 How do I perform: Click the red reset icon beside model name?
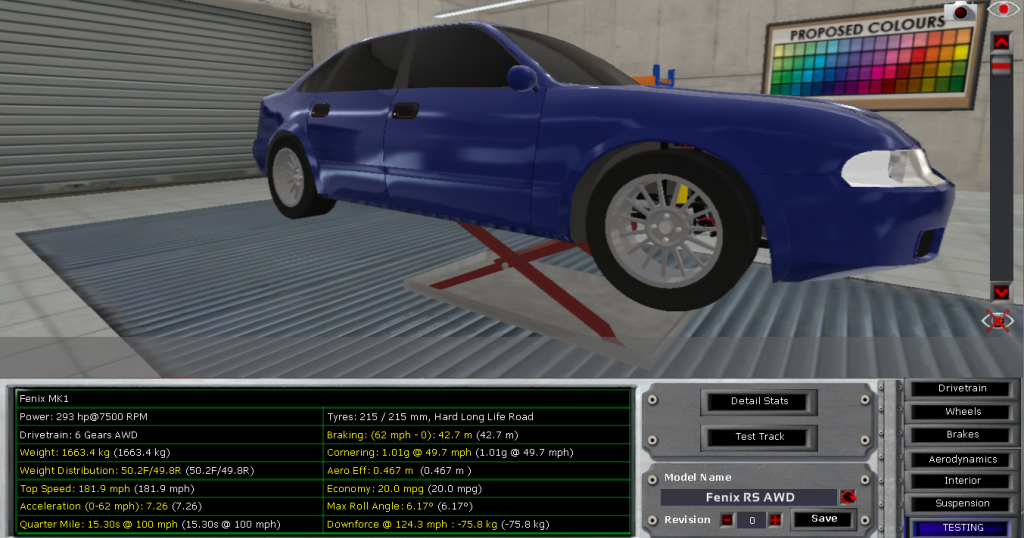tap(849, 497)
